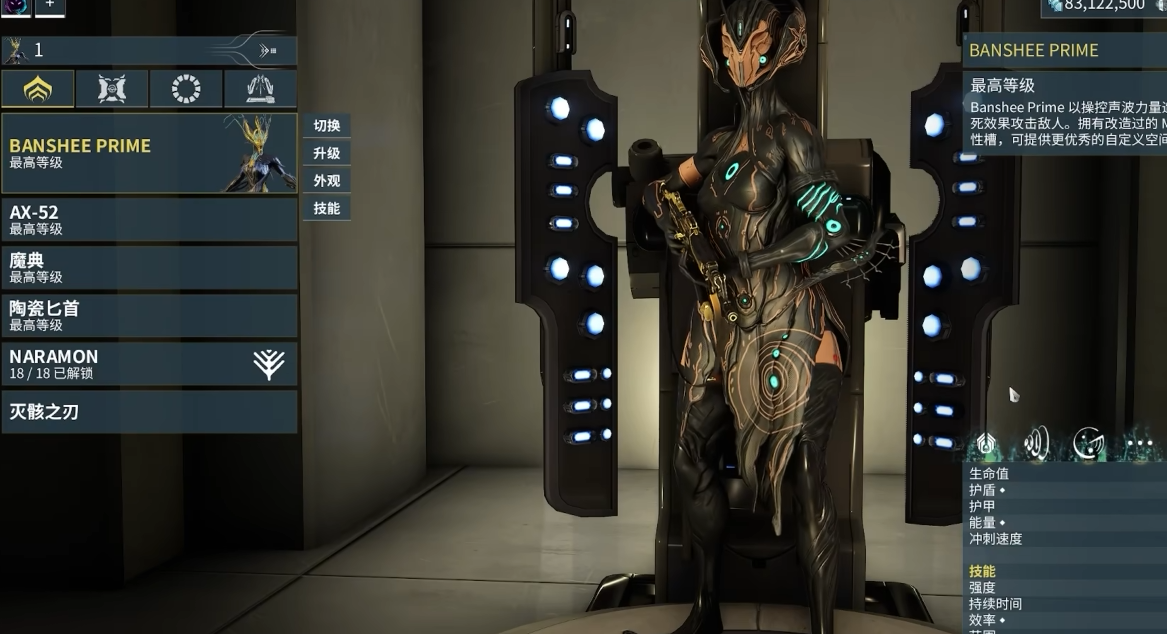The height and width of the screenshot is (634, 1167).
Task: Click the 切换 (switch) button
Action: 327,126
